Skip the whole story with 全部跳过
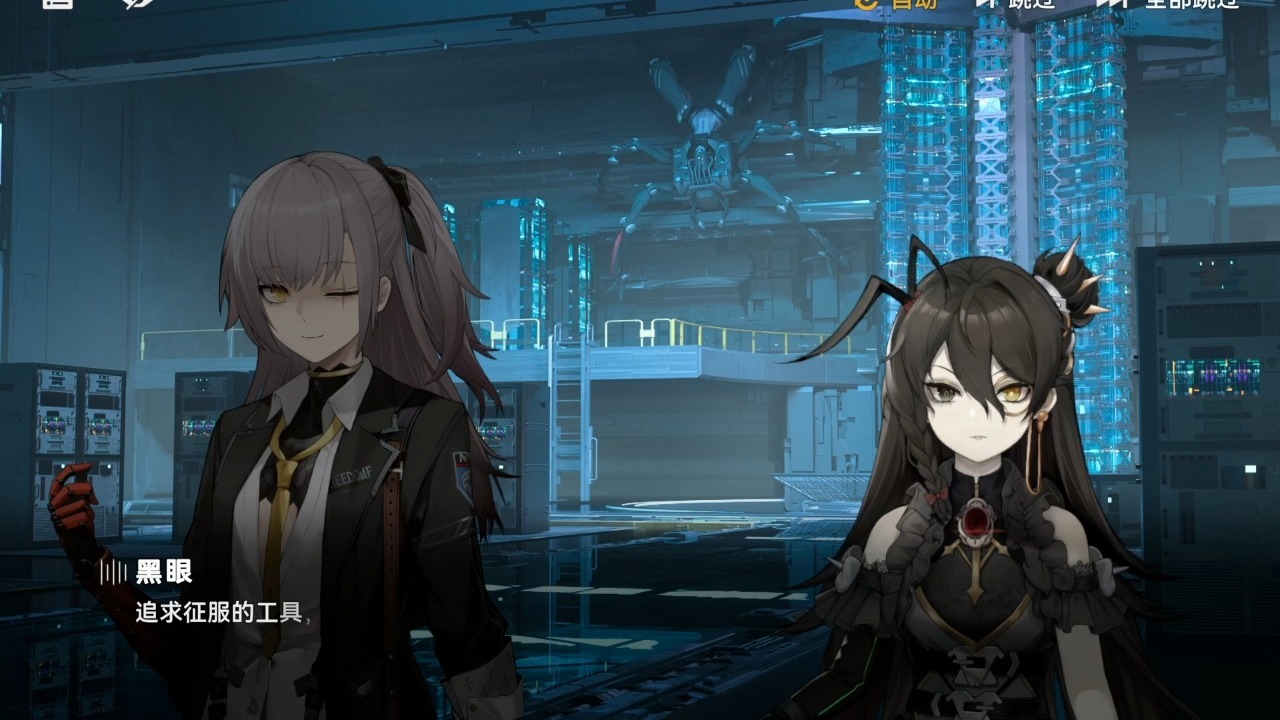The image size is (1280, 720). 1168,3
